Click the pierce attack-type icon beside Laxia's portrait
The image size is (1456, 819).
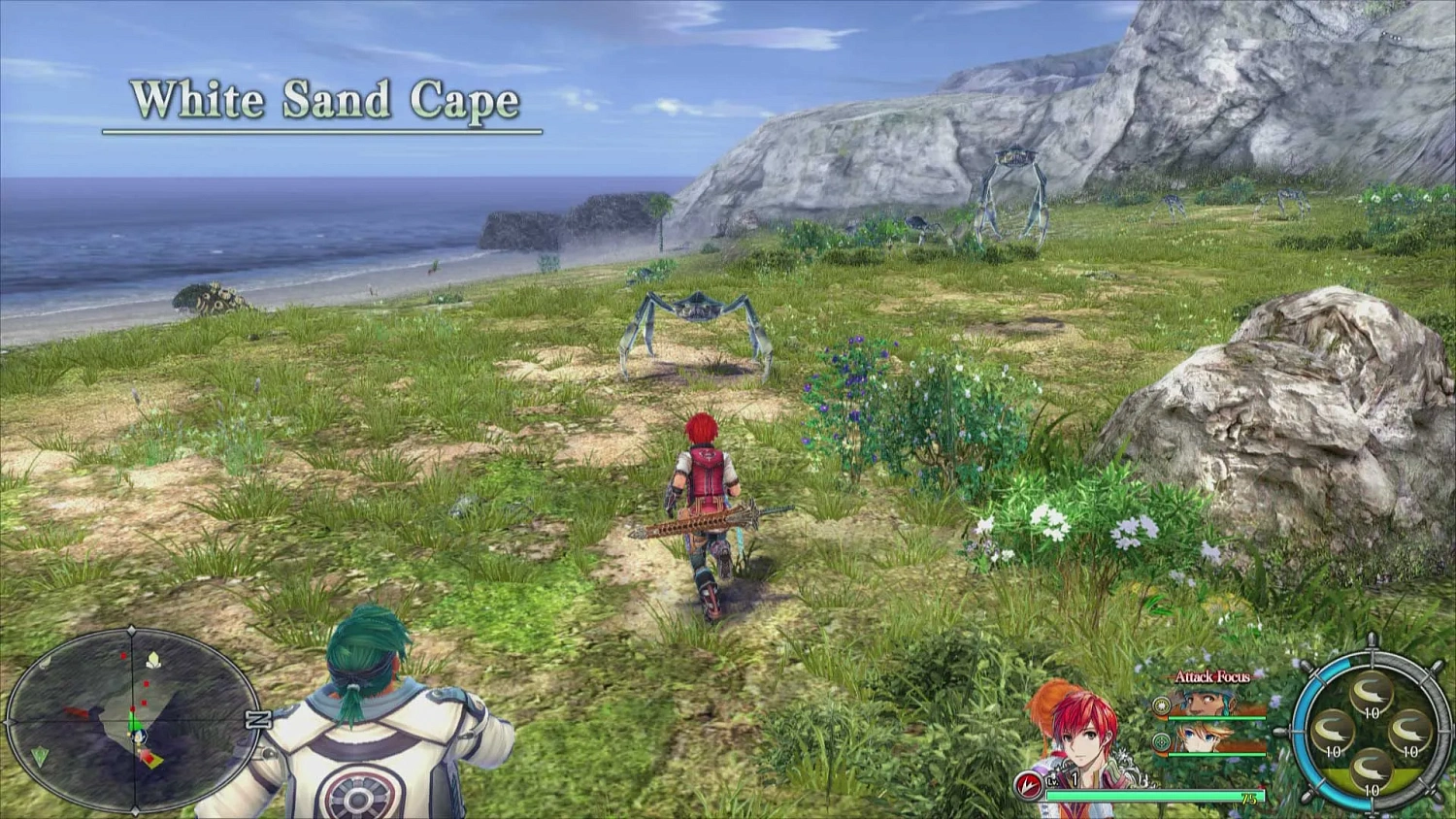[1161, 742]
